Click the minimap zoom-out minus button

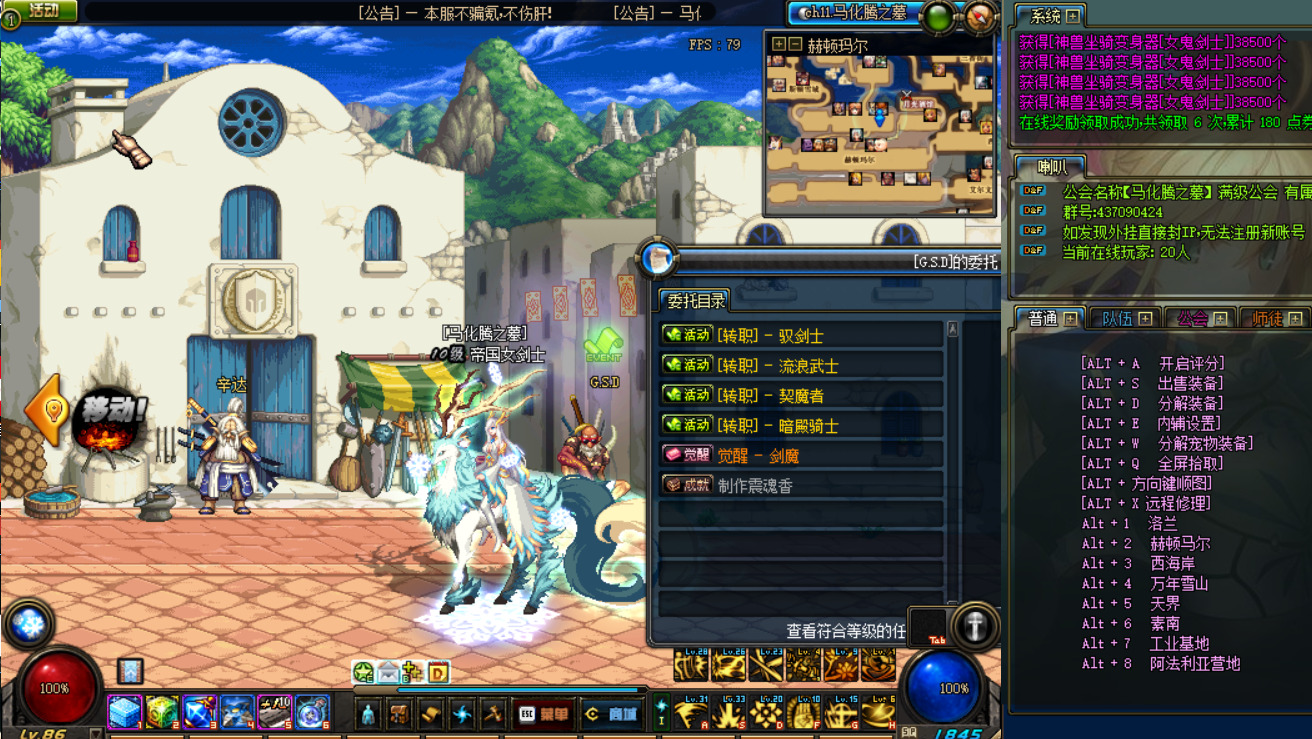coord(795,44)
